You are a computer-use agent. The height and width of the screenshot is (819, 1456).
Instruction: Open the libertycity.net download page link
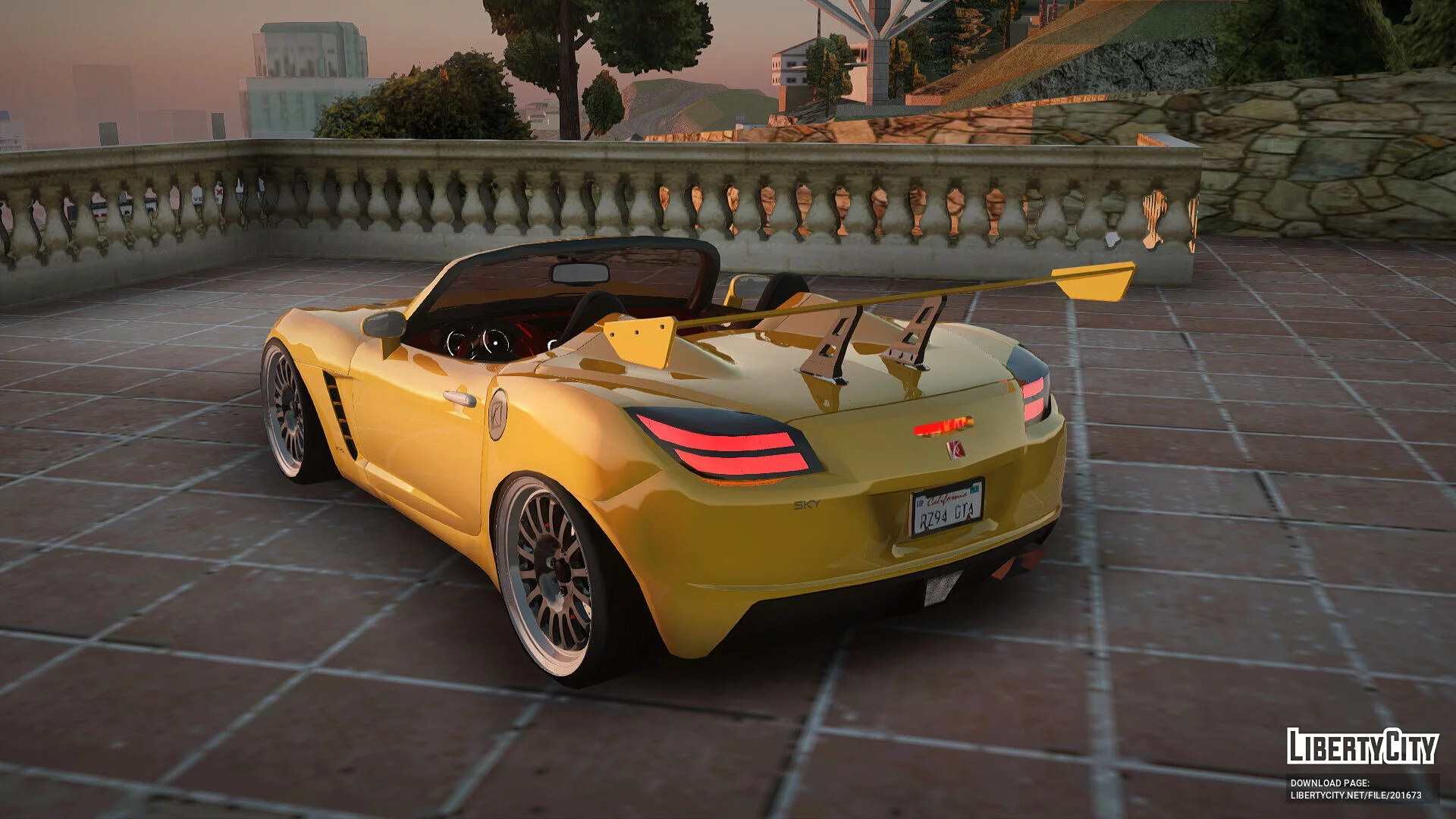tap(1355, 795)
